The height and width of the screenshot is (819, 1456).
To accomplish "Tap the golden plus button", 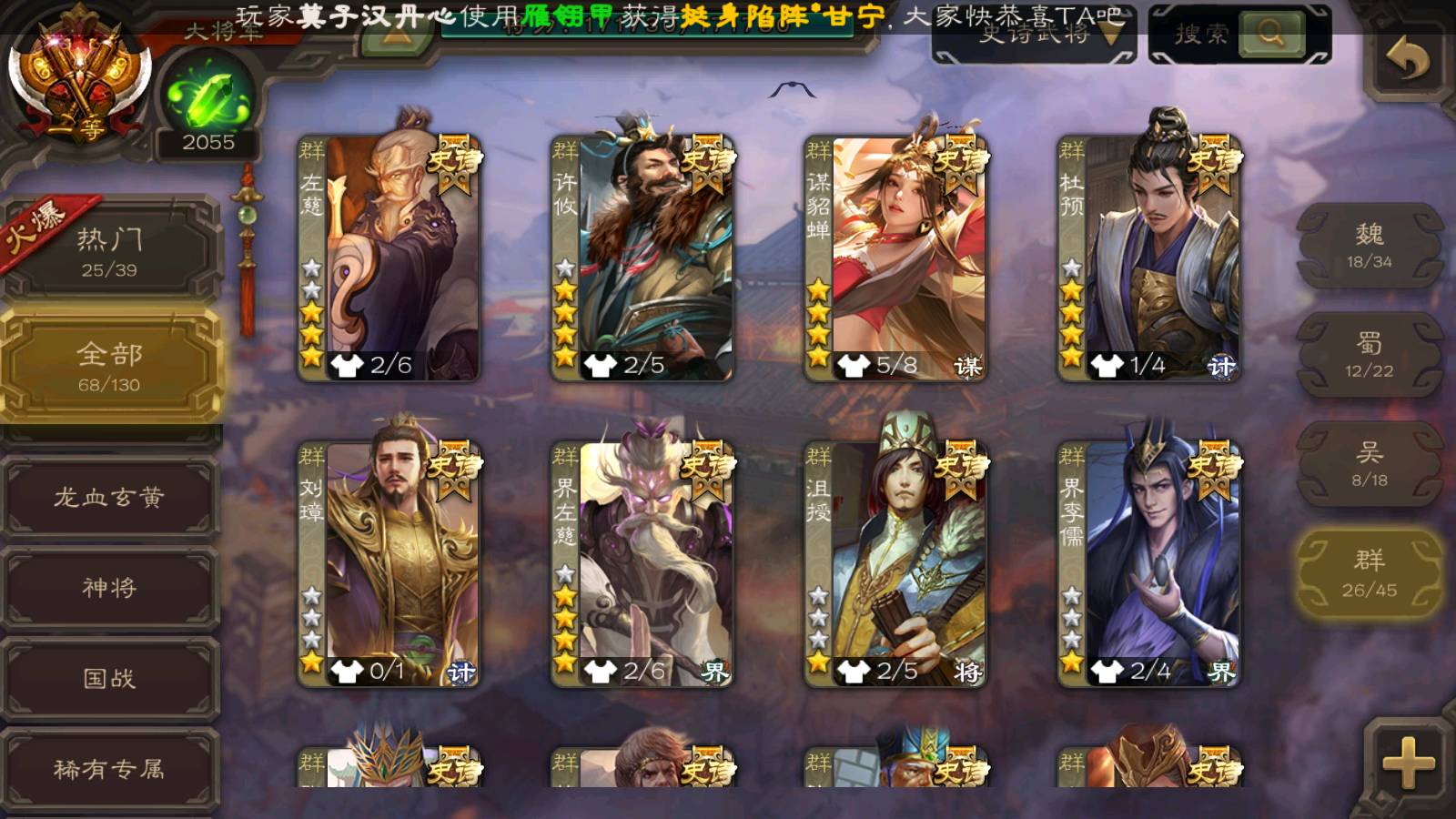I will [1407, 761].
